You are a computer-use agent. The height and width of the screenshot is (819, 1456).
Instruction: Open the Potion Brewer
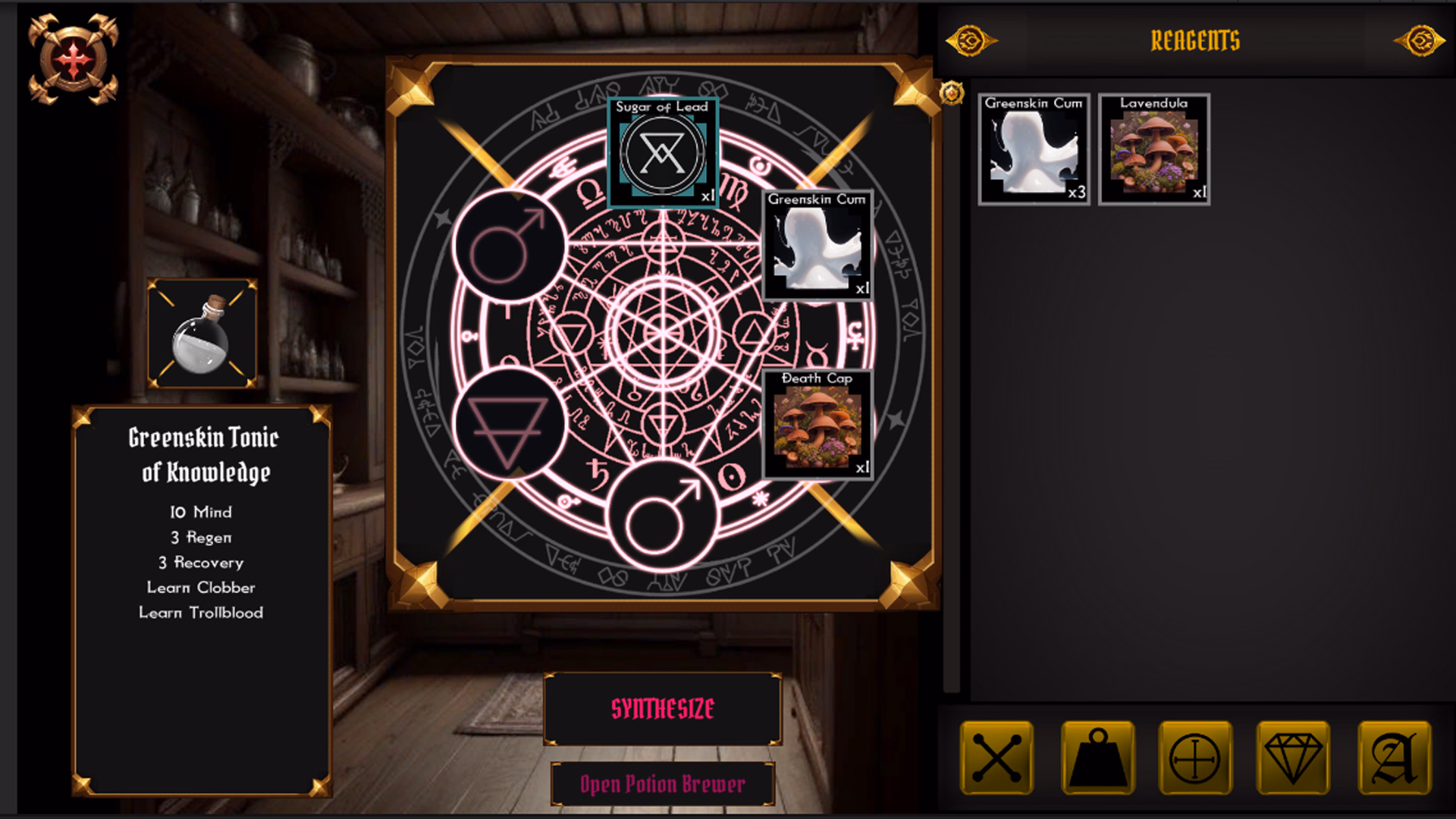pos(662,784)
